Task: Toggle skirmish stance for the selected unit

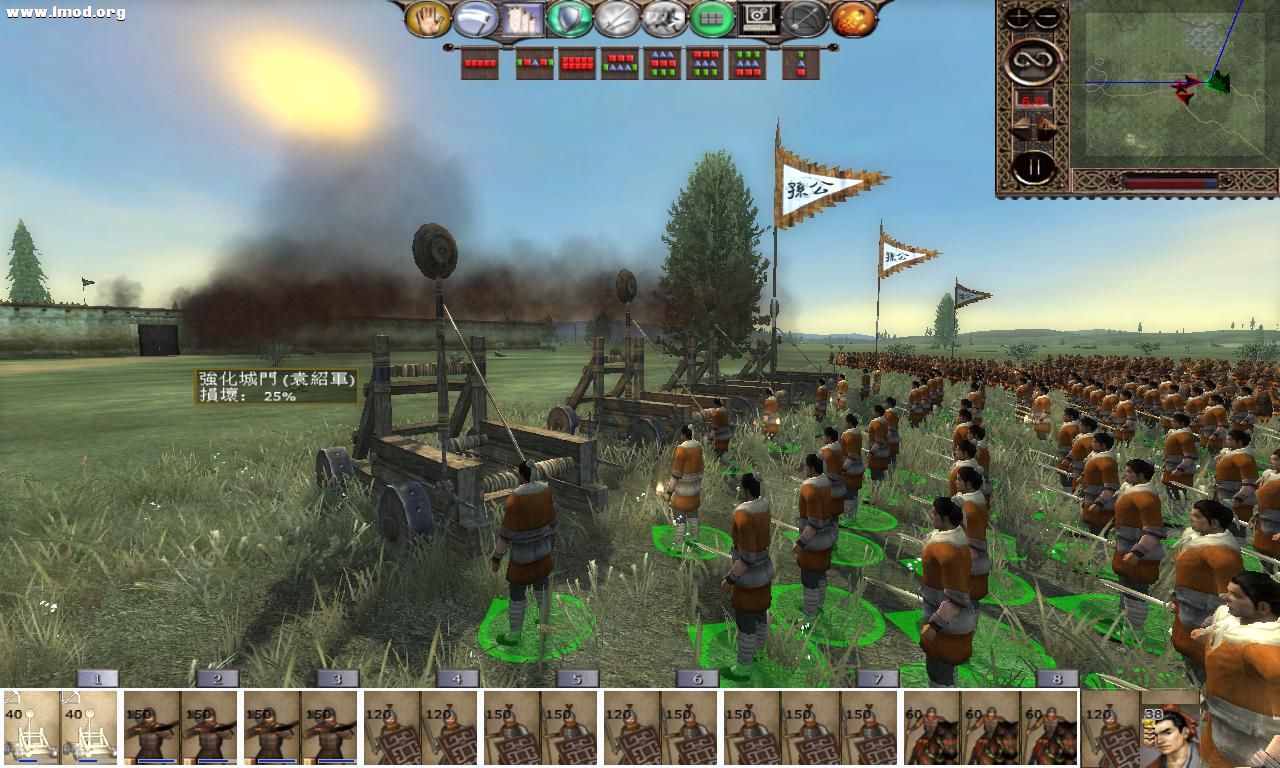Action: (x=668, y=19)
